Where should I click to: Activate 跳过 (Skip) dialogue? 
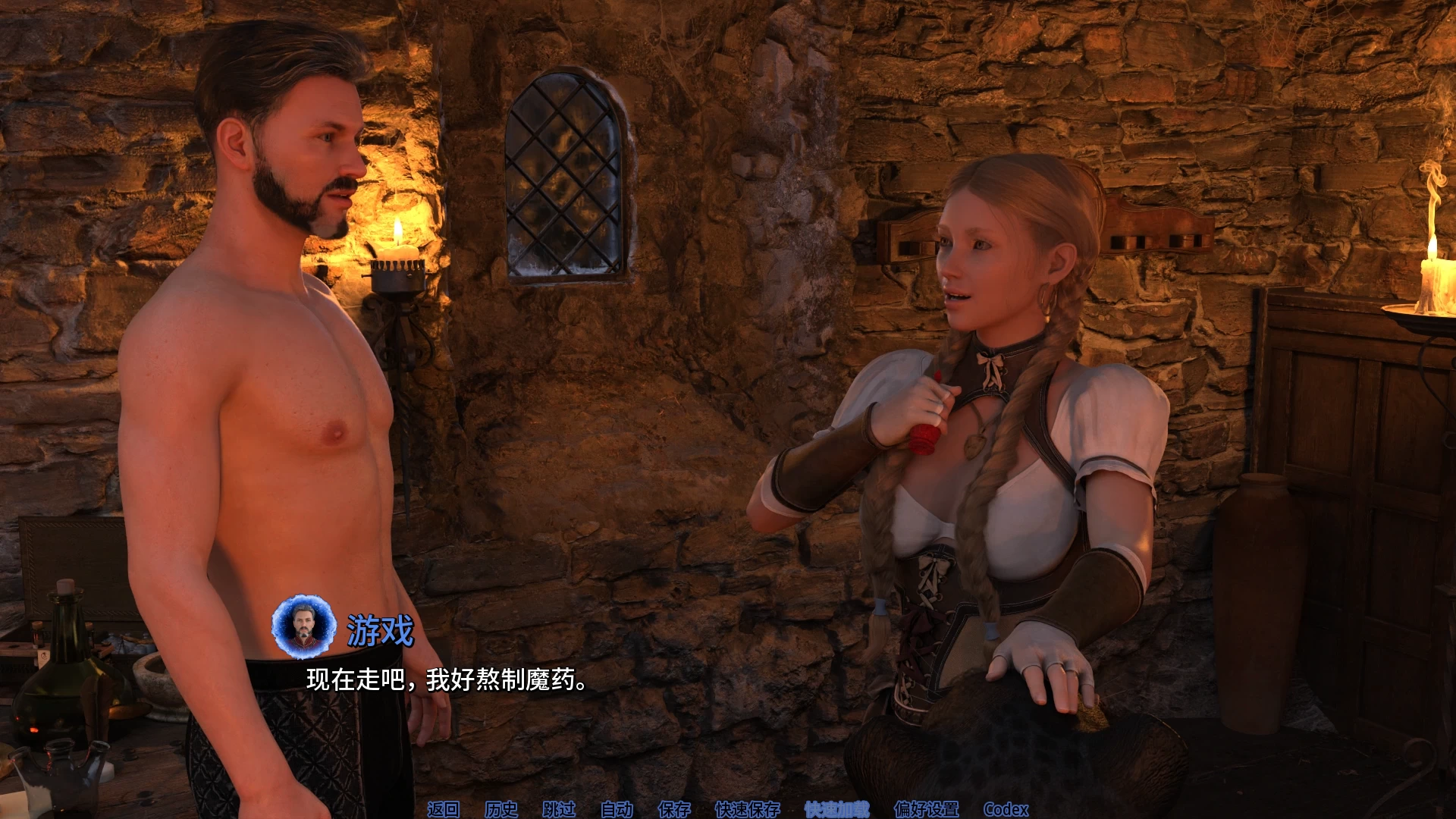pos(559,809)
